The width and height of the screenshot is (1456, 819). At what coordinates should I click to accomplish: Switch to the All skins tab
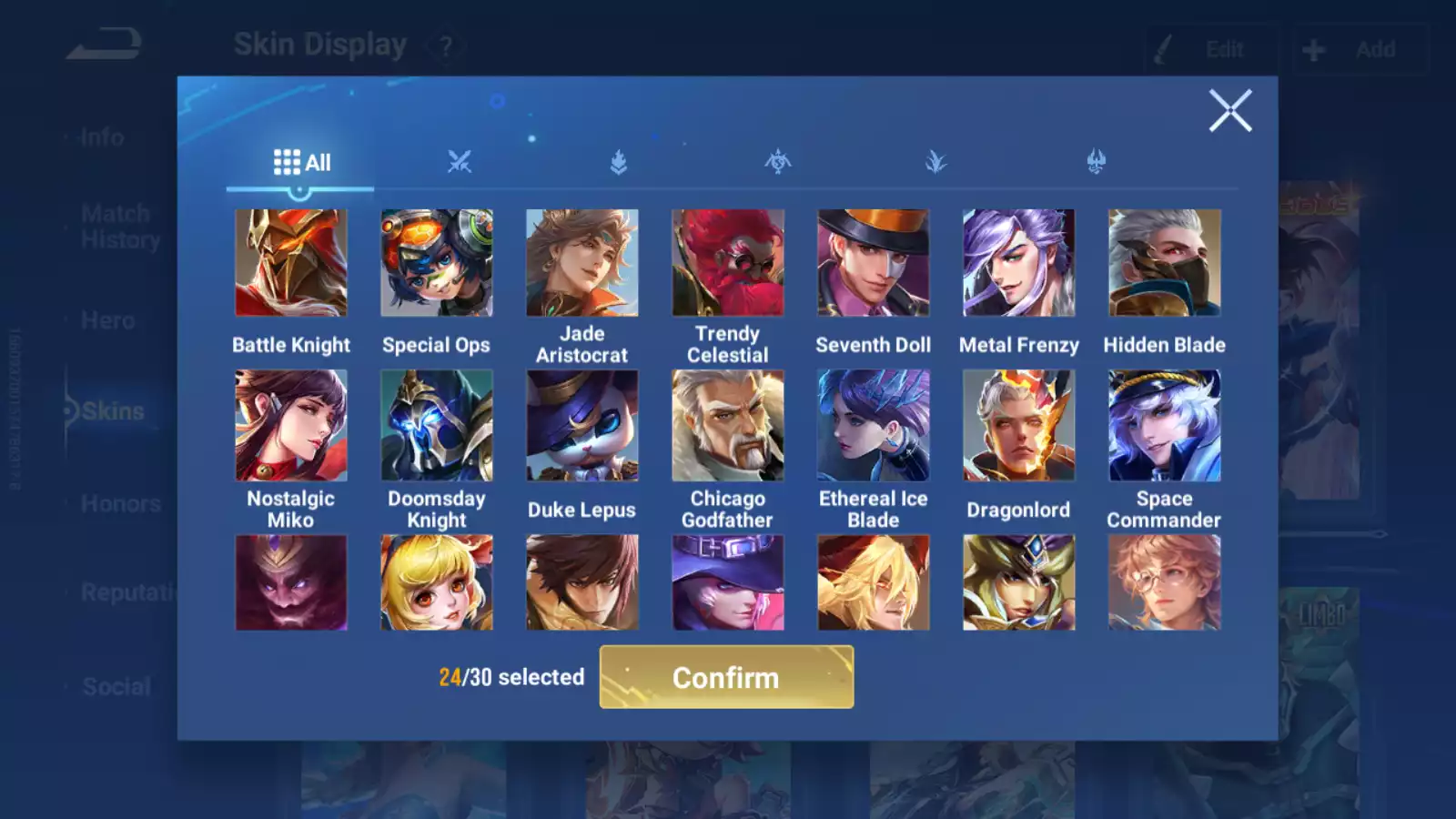pos(301,163)
